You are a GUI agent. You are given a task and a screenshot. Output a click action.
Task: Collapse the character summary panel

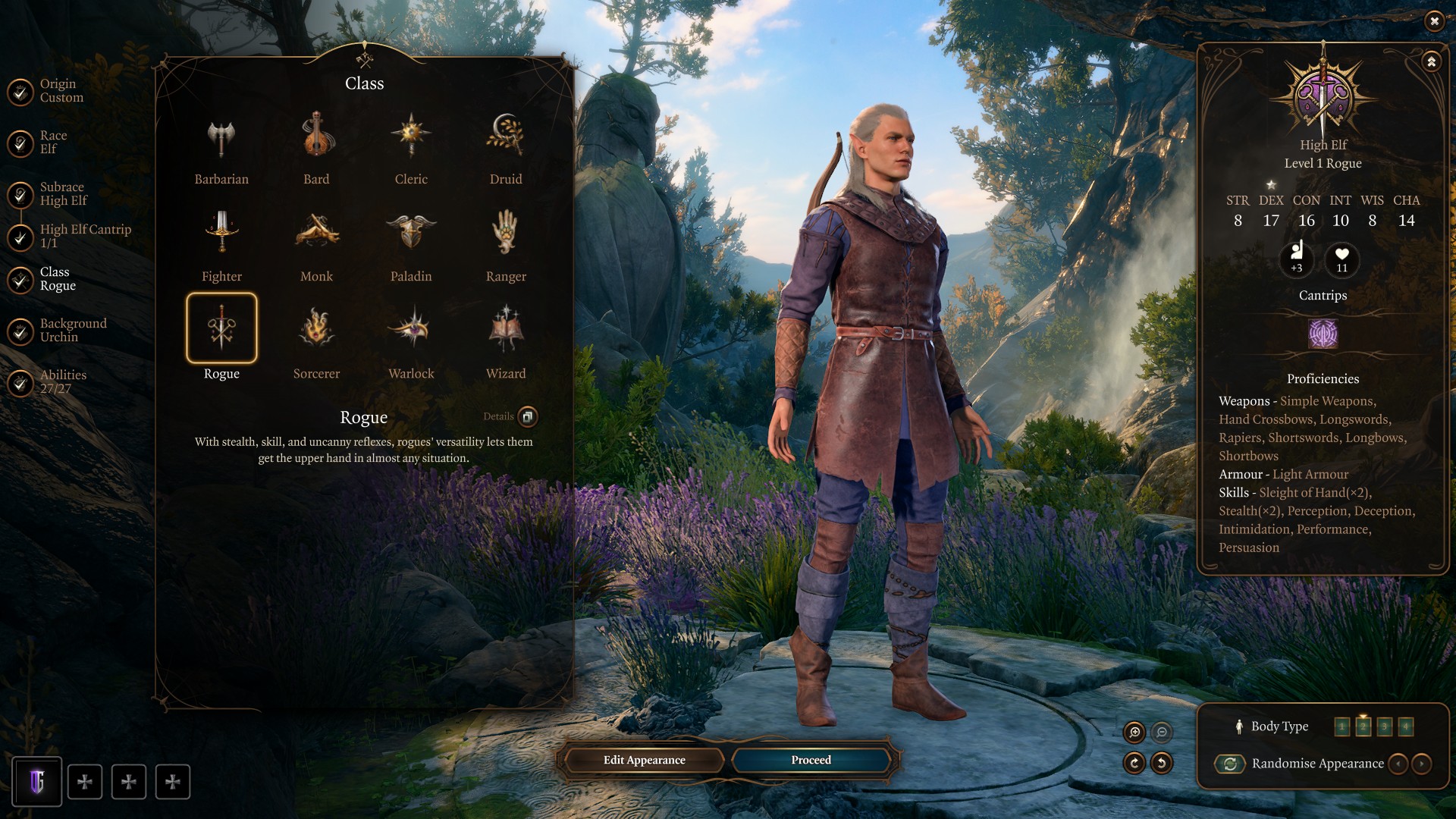(1431, 61)
